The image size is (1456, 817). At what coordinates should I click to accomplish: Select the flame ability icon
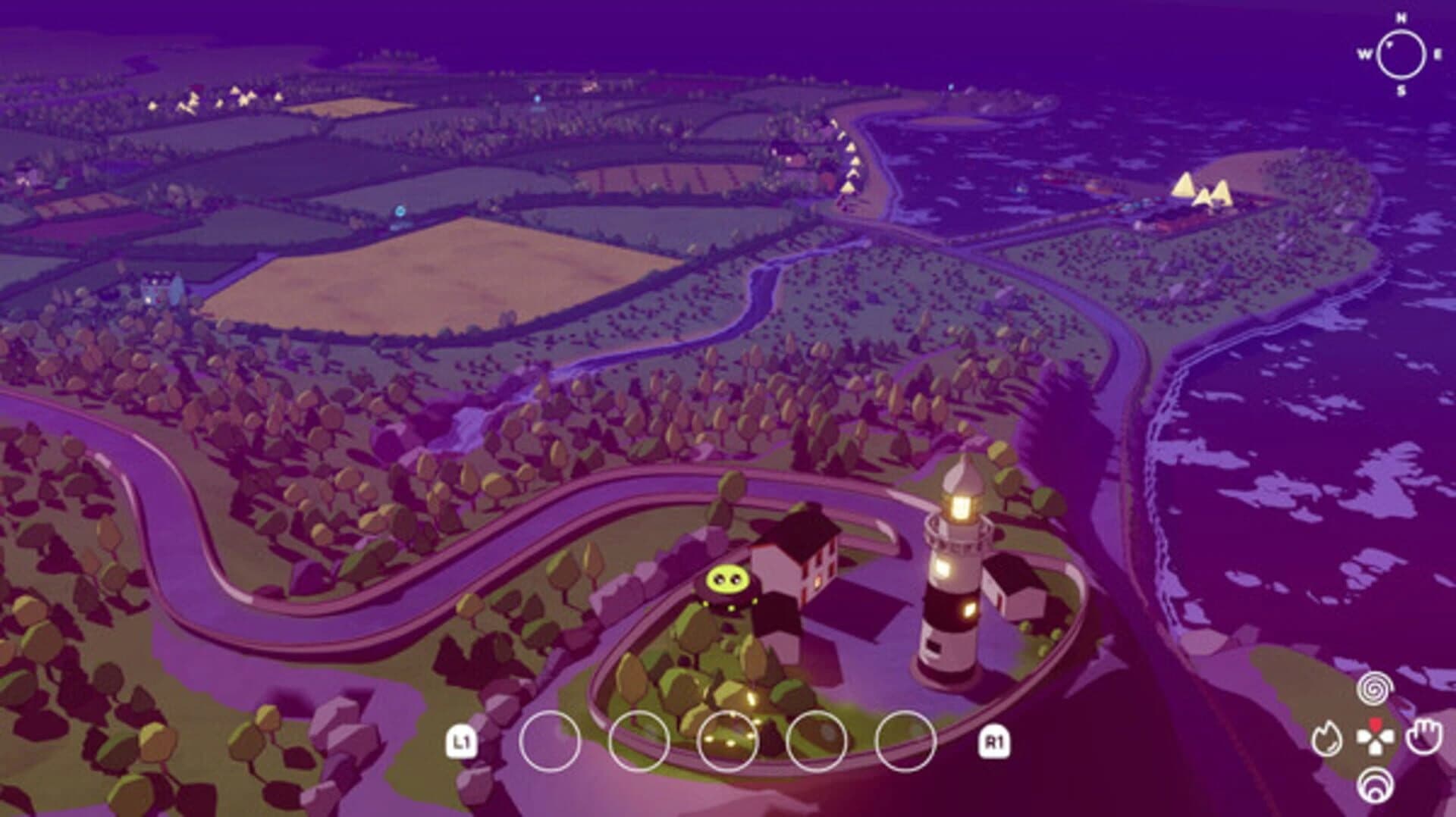point(1328,737)
